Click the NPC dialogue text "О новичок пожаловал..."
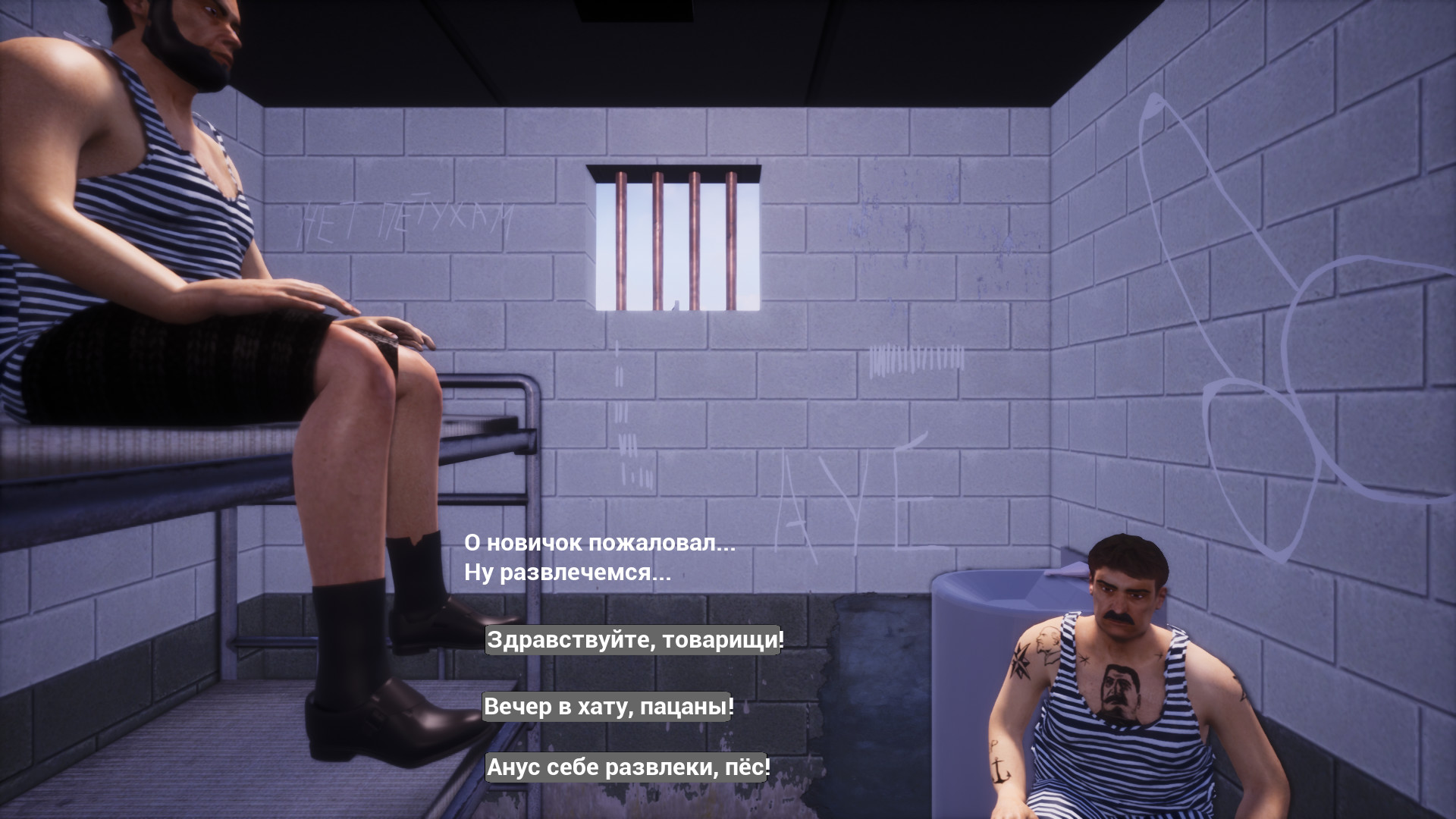Screen dimensions: 1456x819 (x=599, y=543)
